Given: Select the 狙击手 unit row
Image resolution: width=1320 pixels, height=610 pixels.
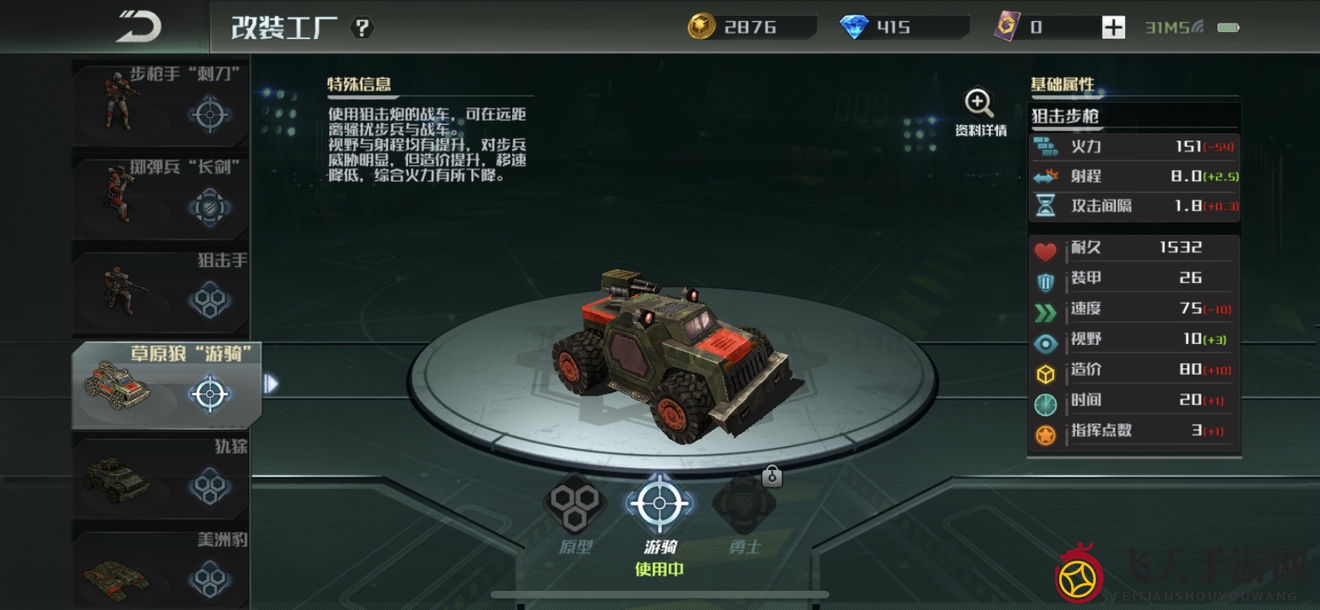Looking at the screenshot, I should (162, 290).
